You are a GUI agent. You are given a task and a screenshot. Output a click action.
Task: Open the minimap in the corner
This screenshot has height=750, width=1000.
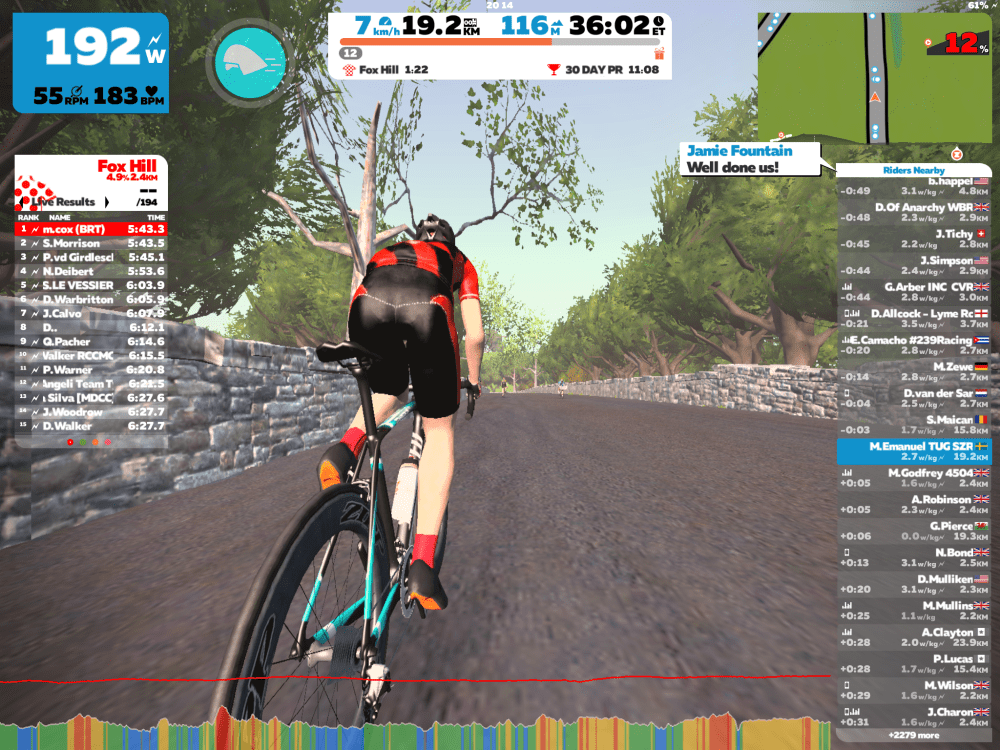(x=875, y=76)
